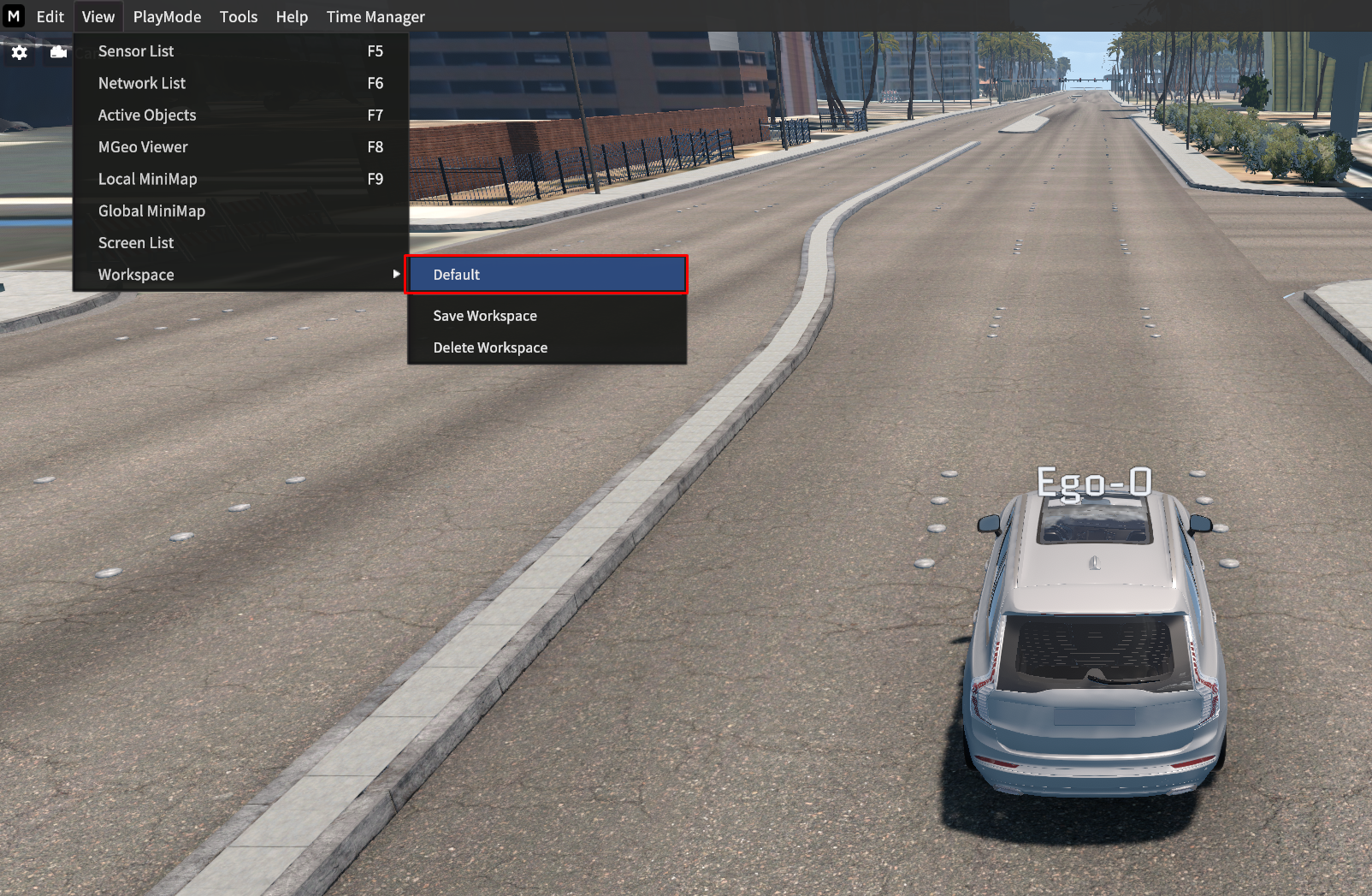Viewport: 1372px width, 896px height.
Task: Open the Help menu
Action: tap(292, 17)
